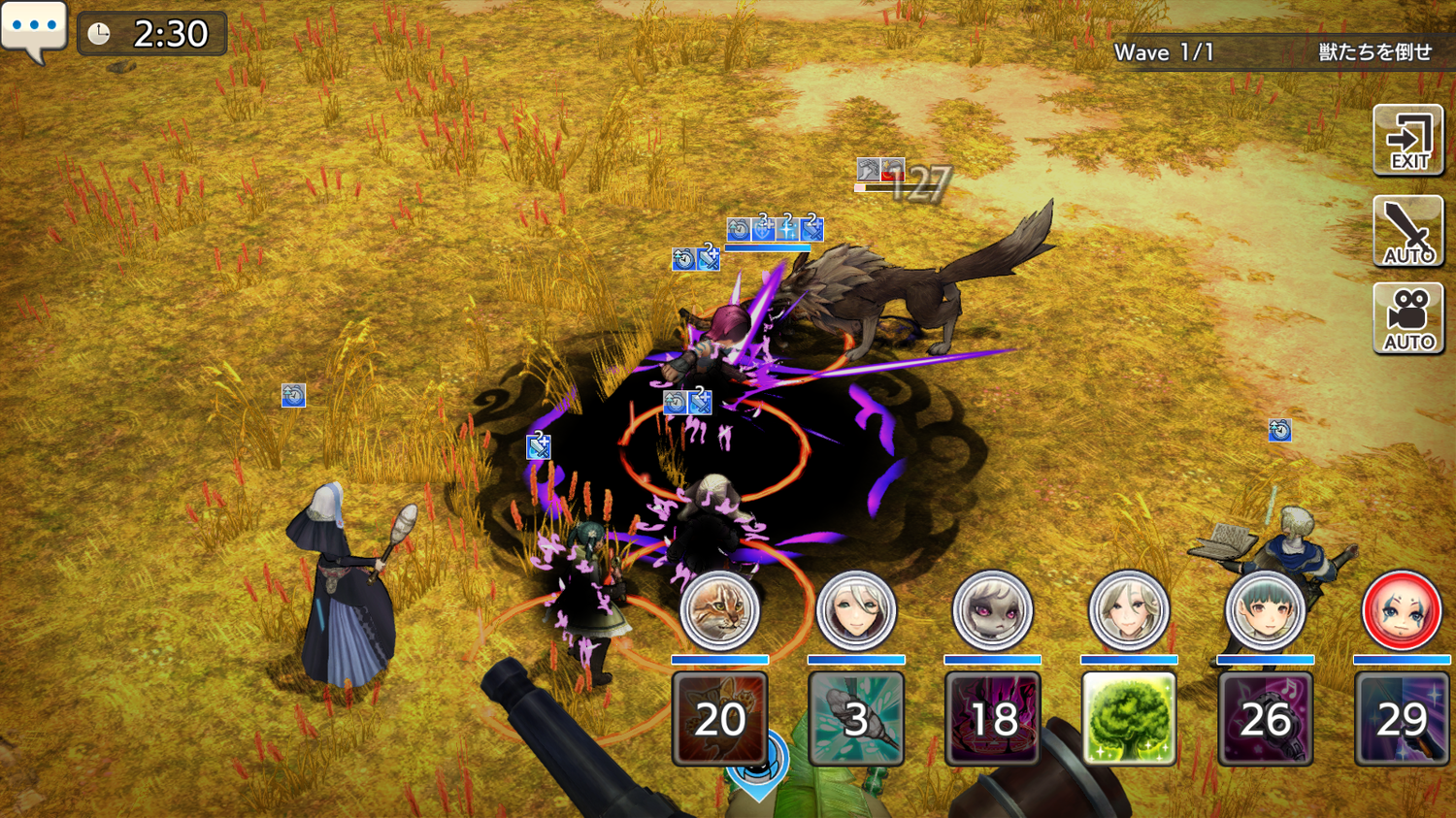Viewport: 1456px width, 818px height.
Task: Toggle auto battle with the sword AUTO button
Action: (x=1408, y=231)
